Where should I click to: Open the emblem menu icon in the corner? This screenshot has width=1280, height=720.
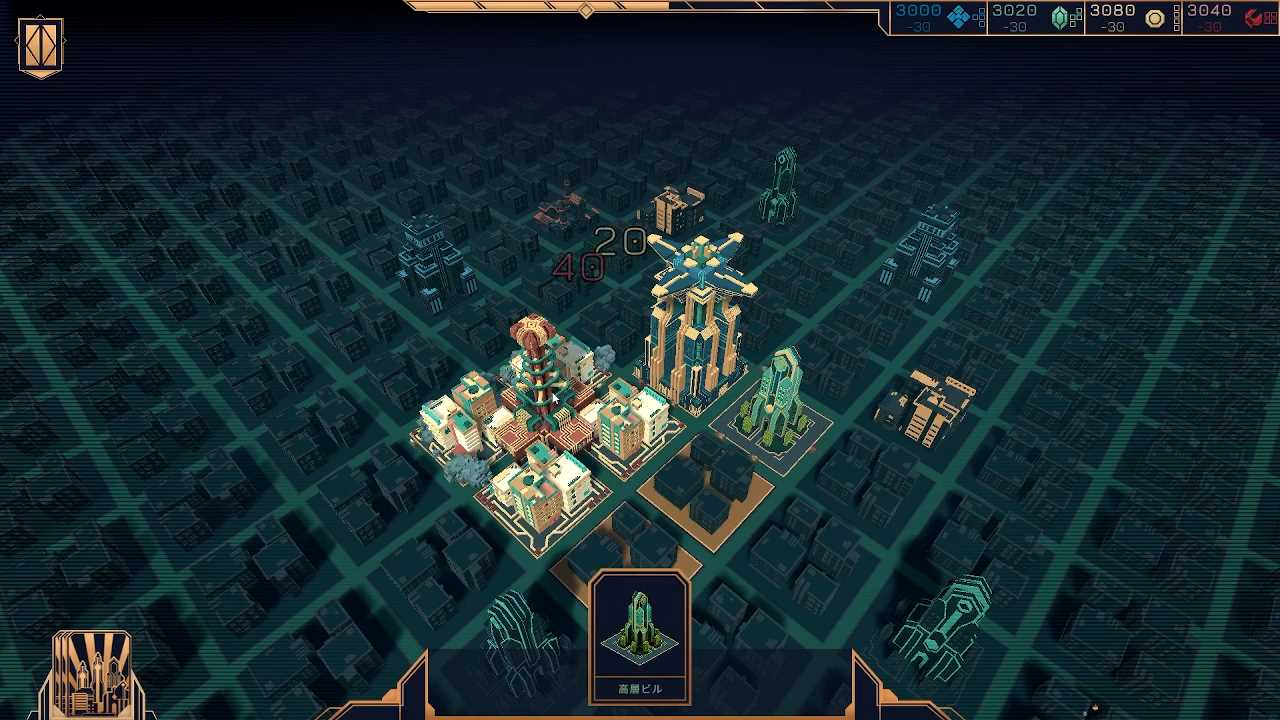41,47
